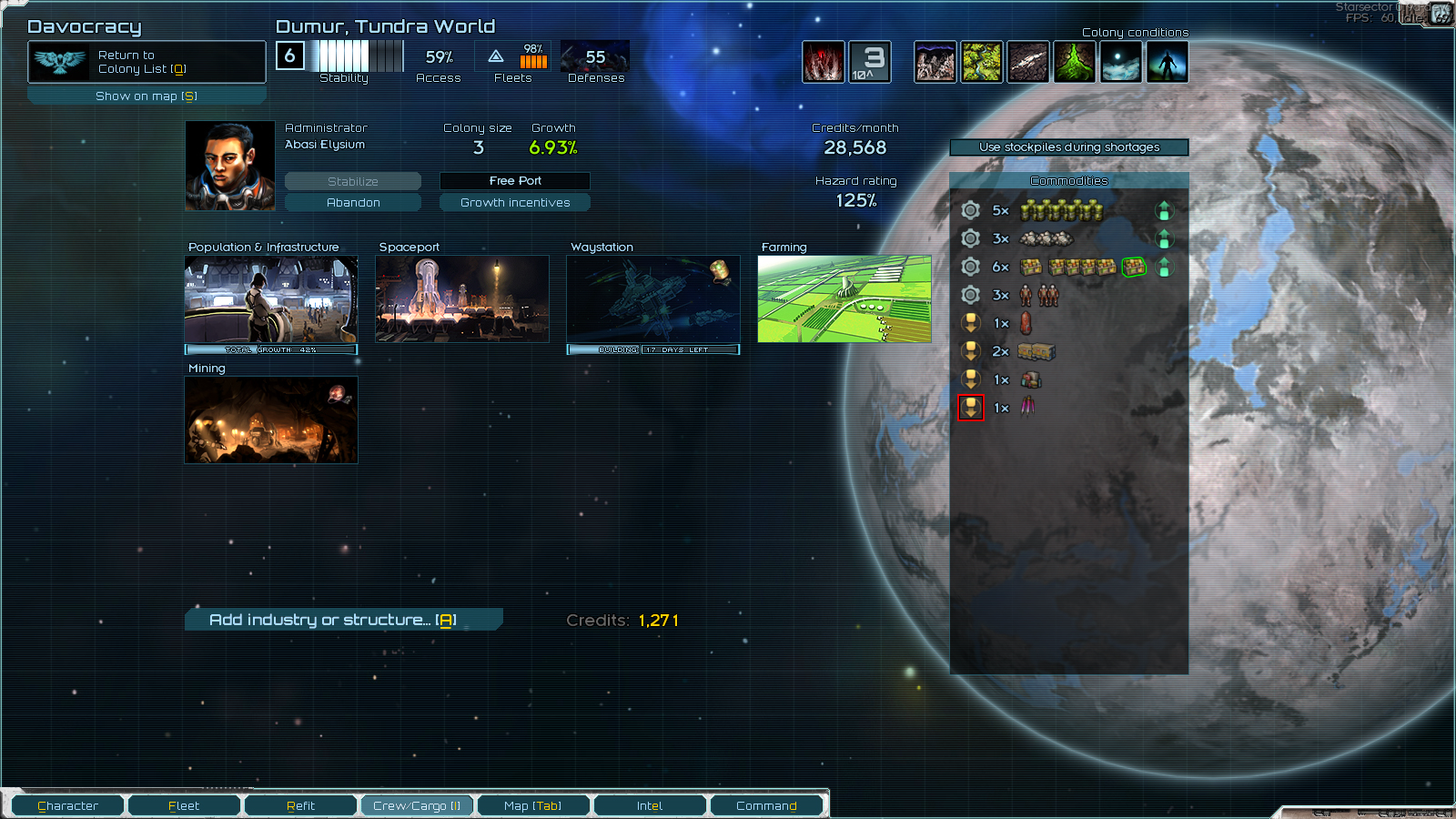Toggle the Free Port option

515,181
